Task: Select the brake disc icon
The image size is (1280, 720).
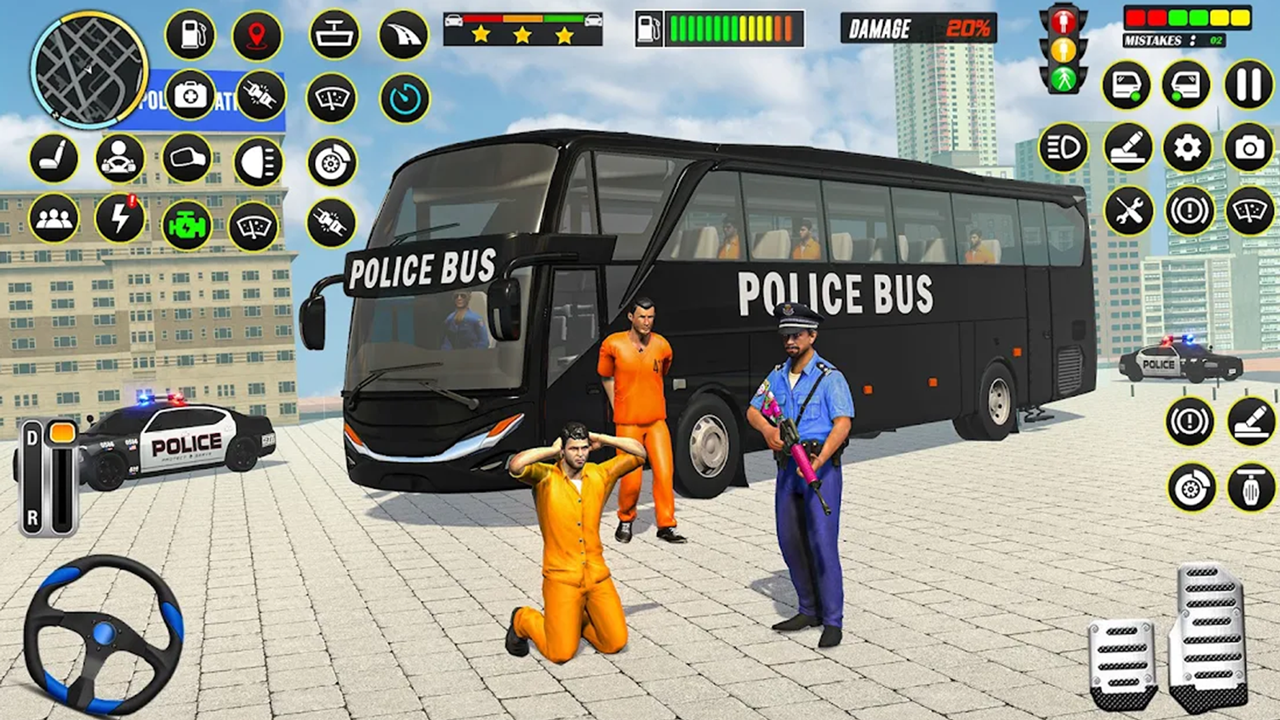Action: pos(331,158)
